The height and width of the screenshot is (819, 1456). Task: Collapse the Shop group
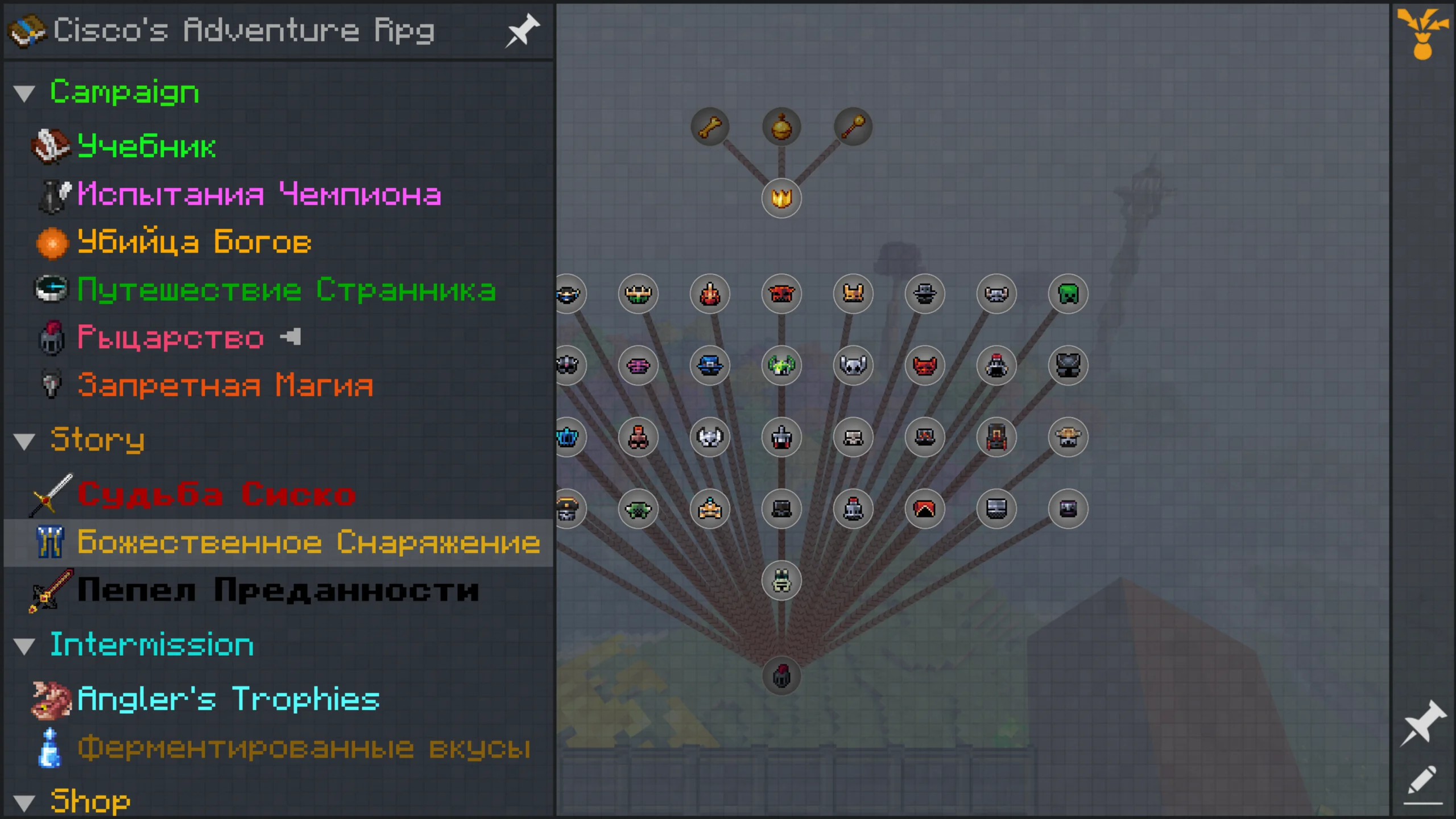coord(24,803)
